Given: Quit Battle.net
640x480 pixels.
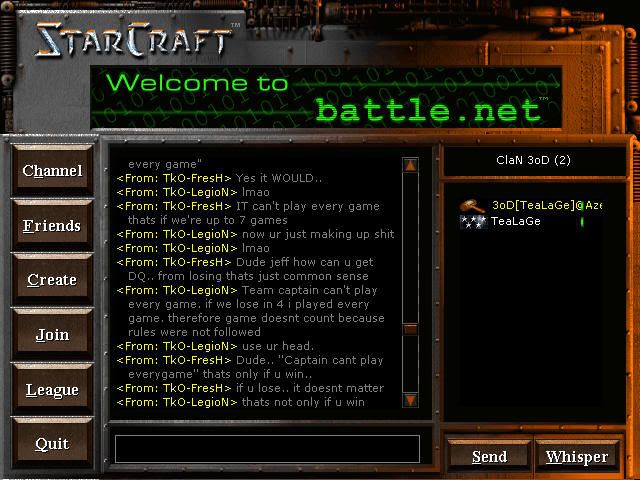Looking at the screenshot, I should (x=52, y=444).
